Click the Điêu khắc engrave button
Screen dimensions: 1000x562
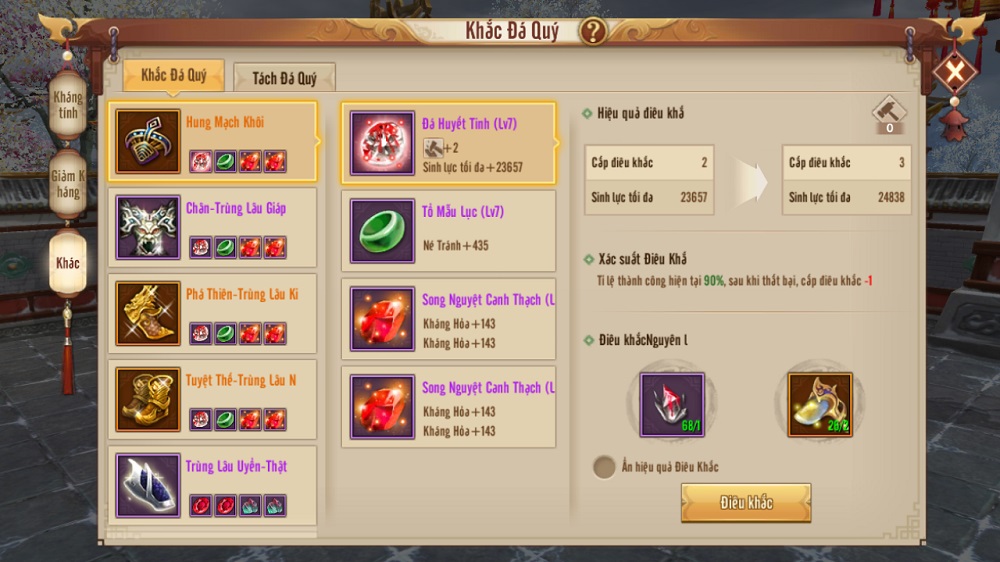pyautogui.click(x=745, y=503)
